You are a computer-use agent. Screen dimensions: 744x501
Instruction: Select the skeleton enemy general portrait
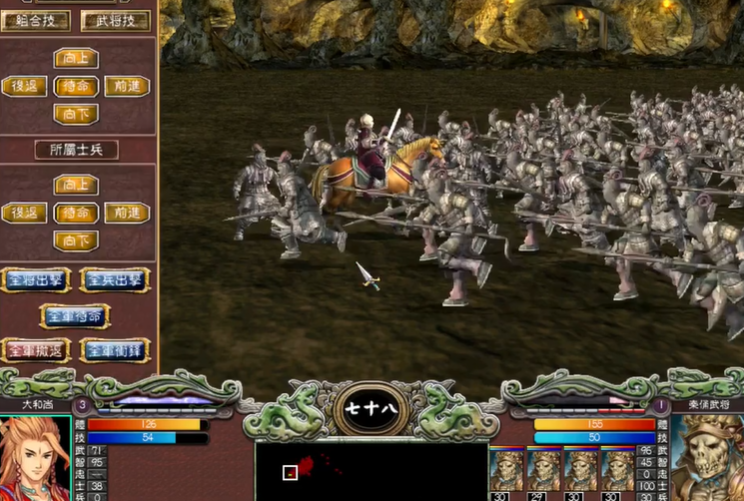(707, 457)
